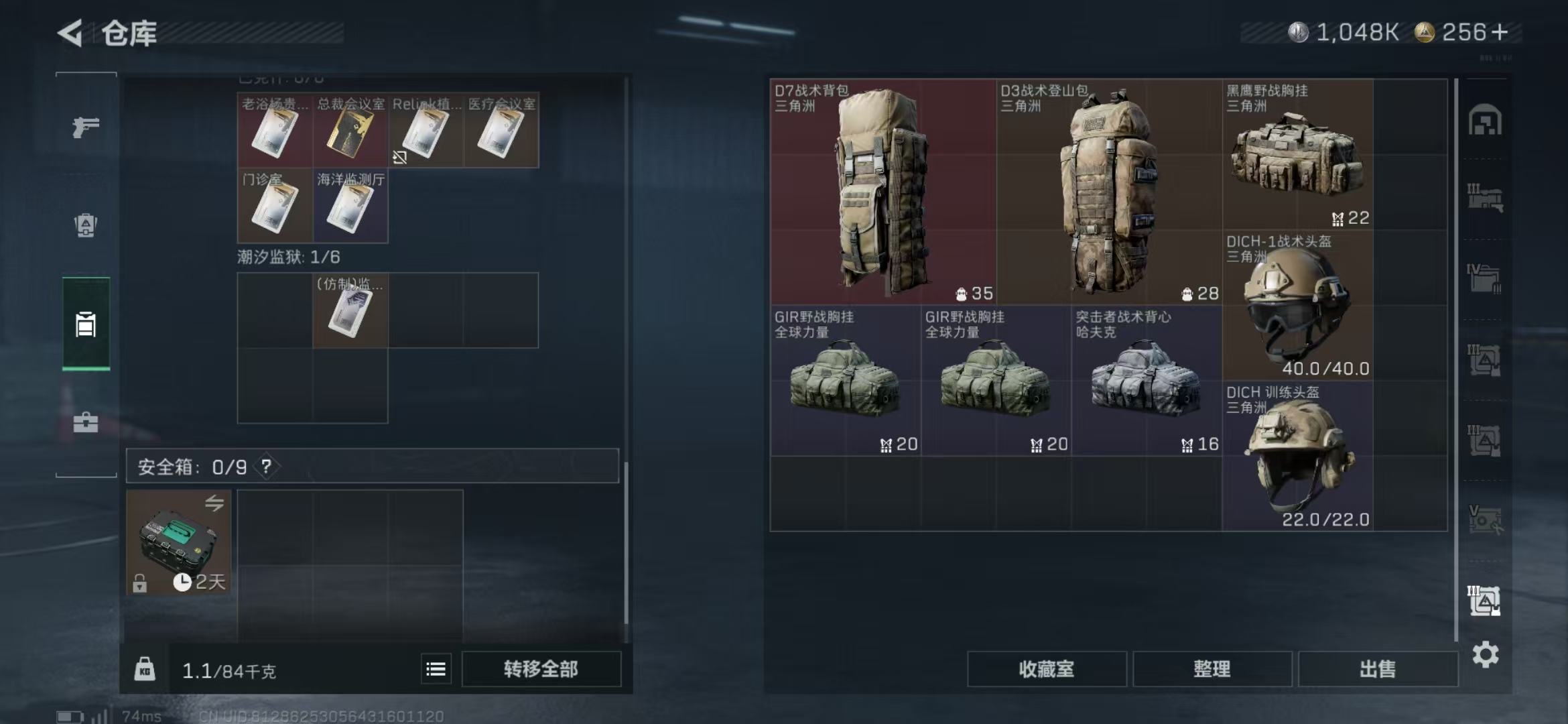Switch to the pistol weapons tab
This screenshot has width=1568, height=724.
(x=86, y=127)
